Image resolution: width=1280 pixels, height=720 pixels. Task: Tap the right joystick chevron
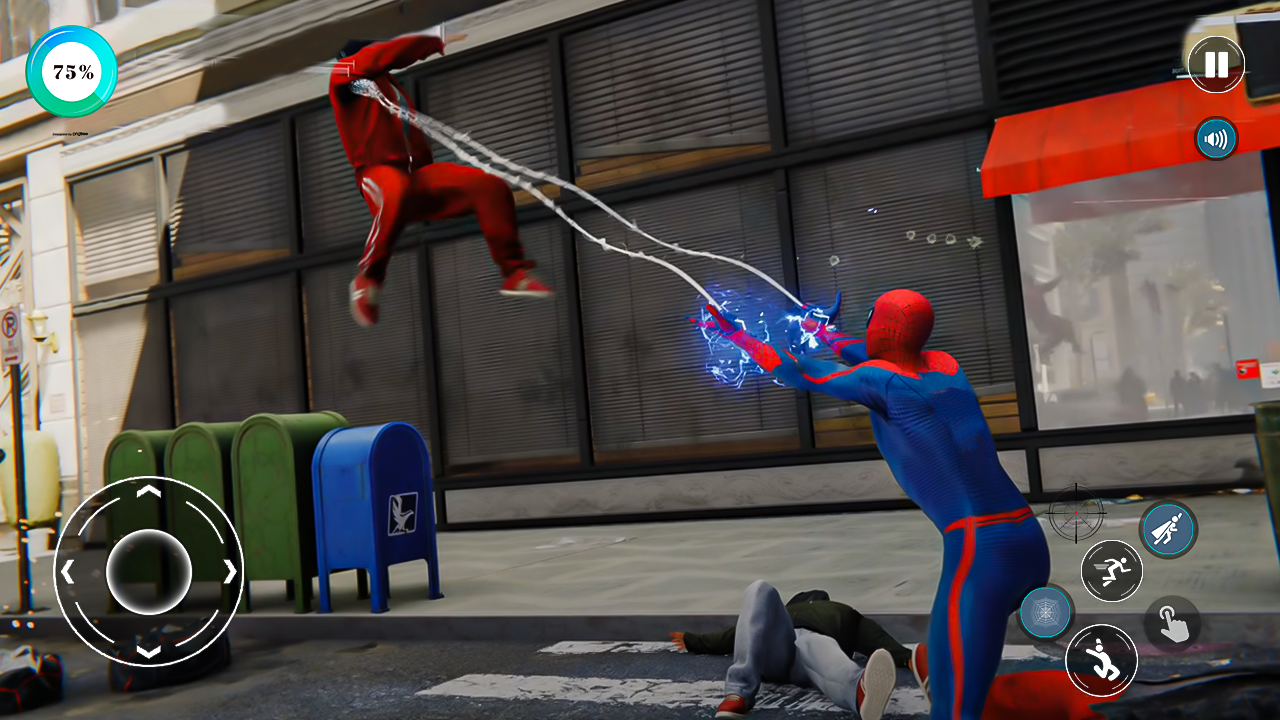(x=230, y=571)
